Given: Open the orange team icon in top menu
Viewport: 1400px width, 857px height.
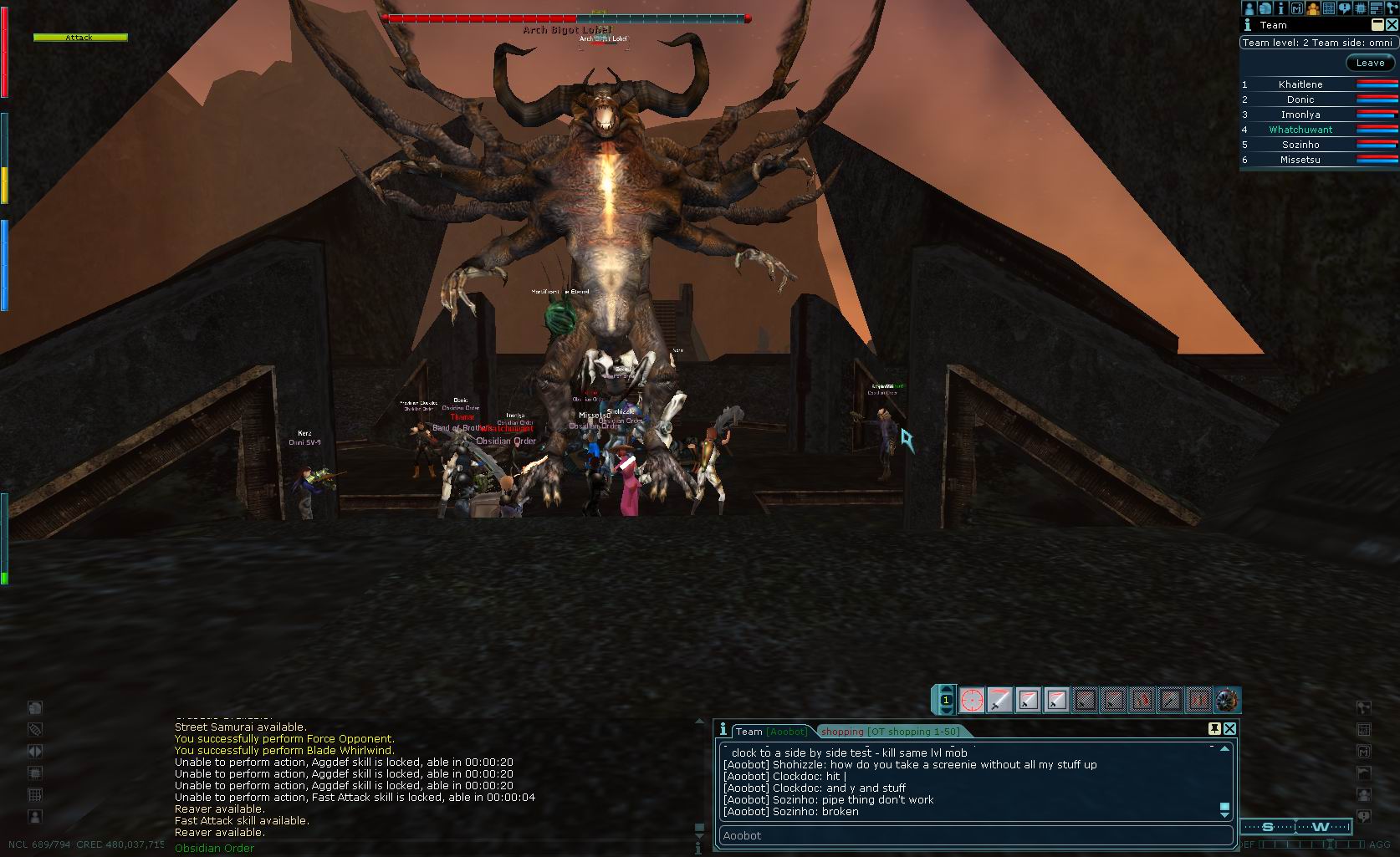Looking at the screenshot, I should point(1313,8).
